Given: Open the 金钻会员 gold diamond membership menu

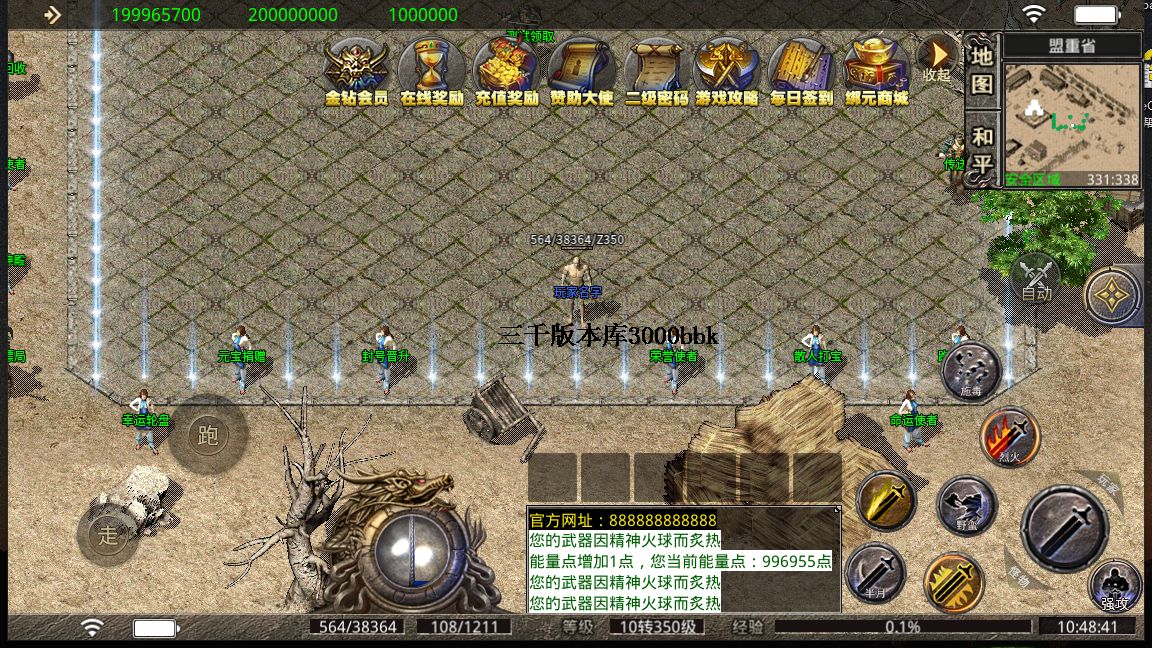Looking at the screenshot, I should click(357, 70).
